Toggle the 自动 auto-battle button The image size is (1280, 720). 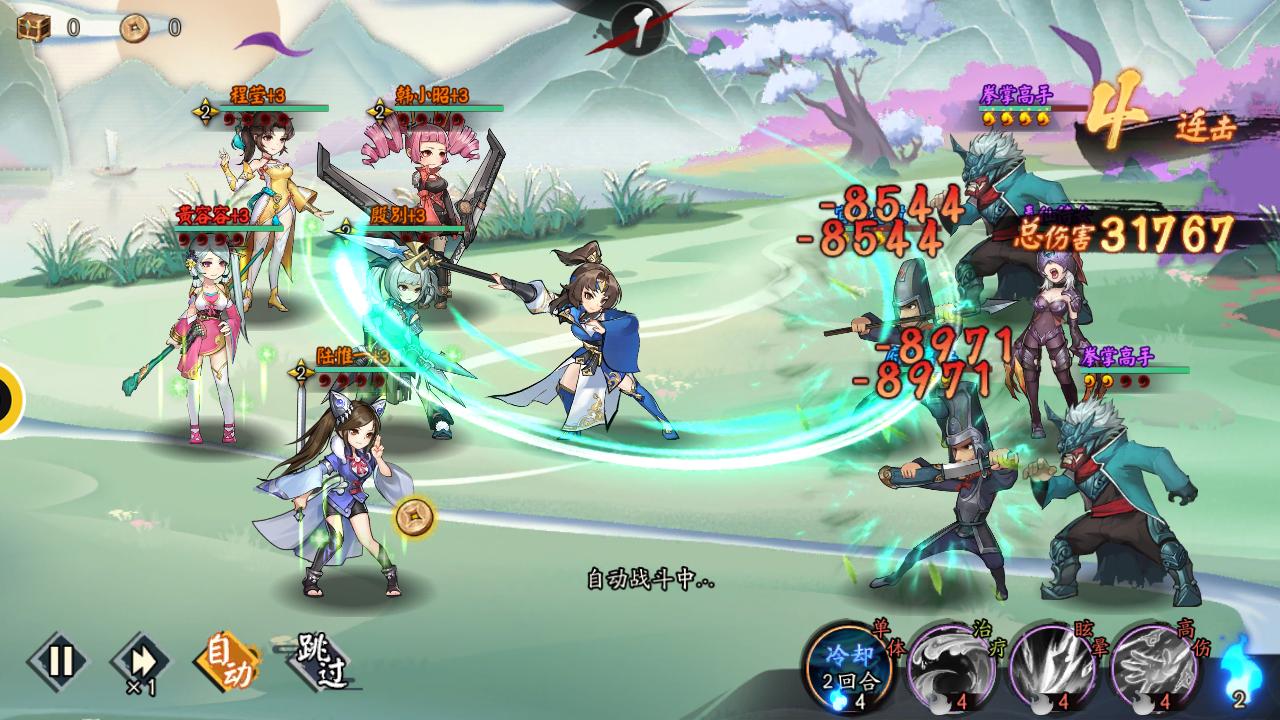coord(226,661)
